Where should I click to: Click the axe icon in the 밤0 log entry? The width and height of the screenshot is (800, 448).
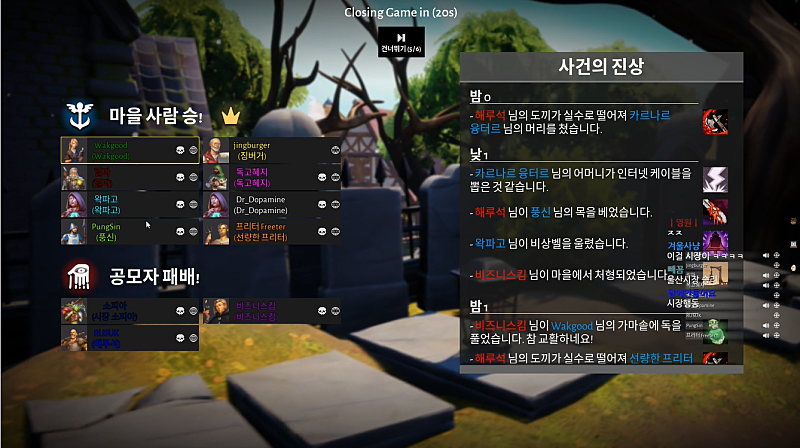pos(715,122)
